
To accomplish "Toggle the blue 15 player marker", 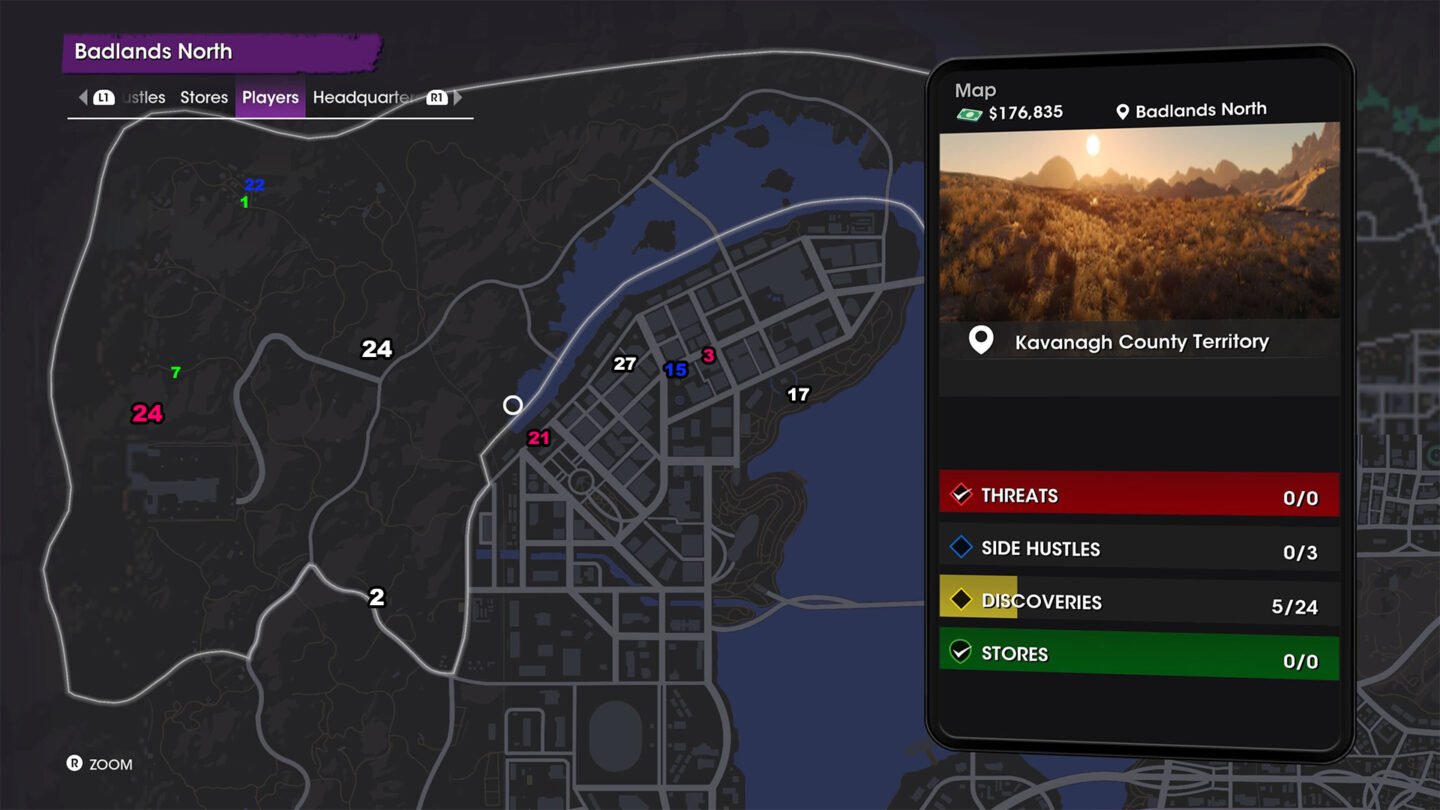I will [675, 370].
